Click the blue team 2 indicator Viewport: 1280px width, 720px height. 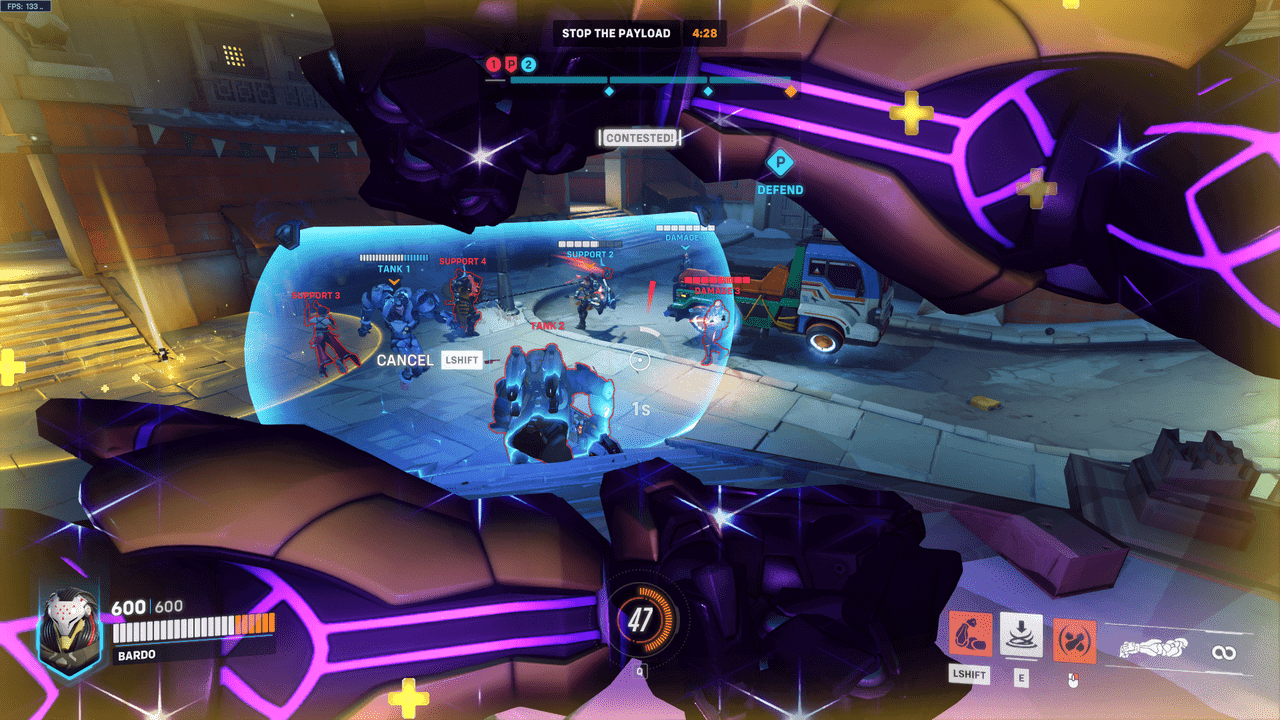tap(528, 65)
